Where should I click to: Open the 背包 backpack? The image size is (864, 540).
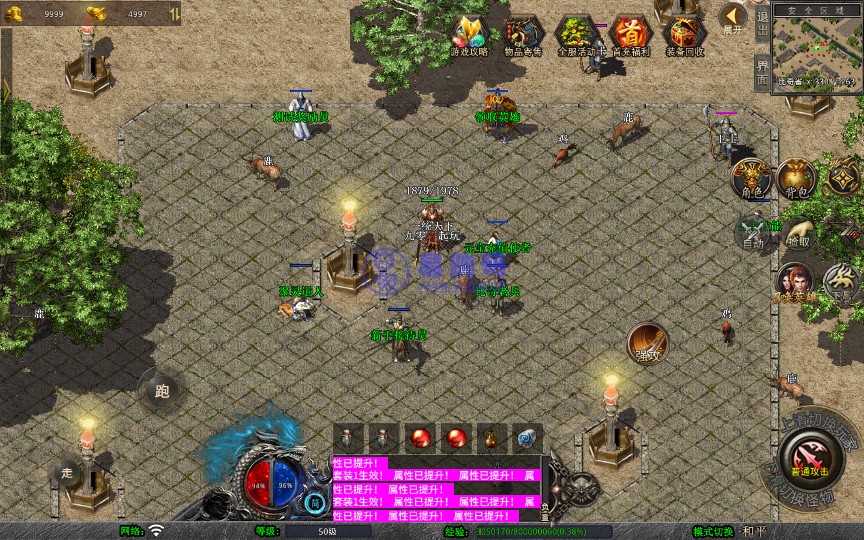797,179
